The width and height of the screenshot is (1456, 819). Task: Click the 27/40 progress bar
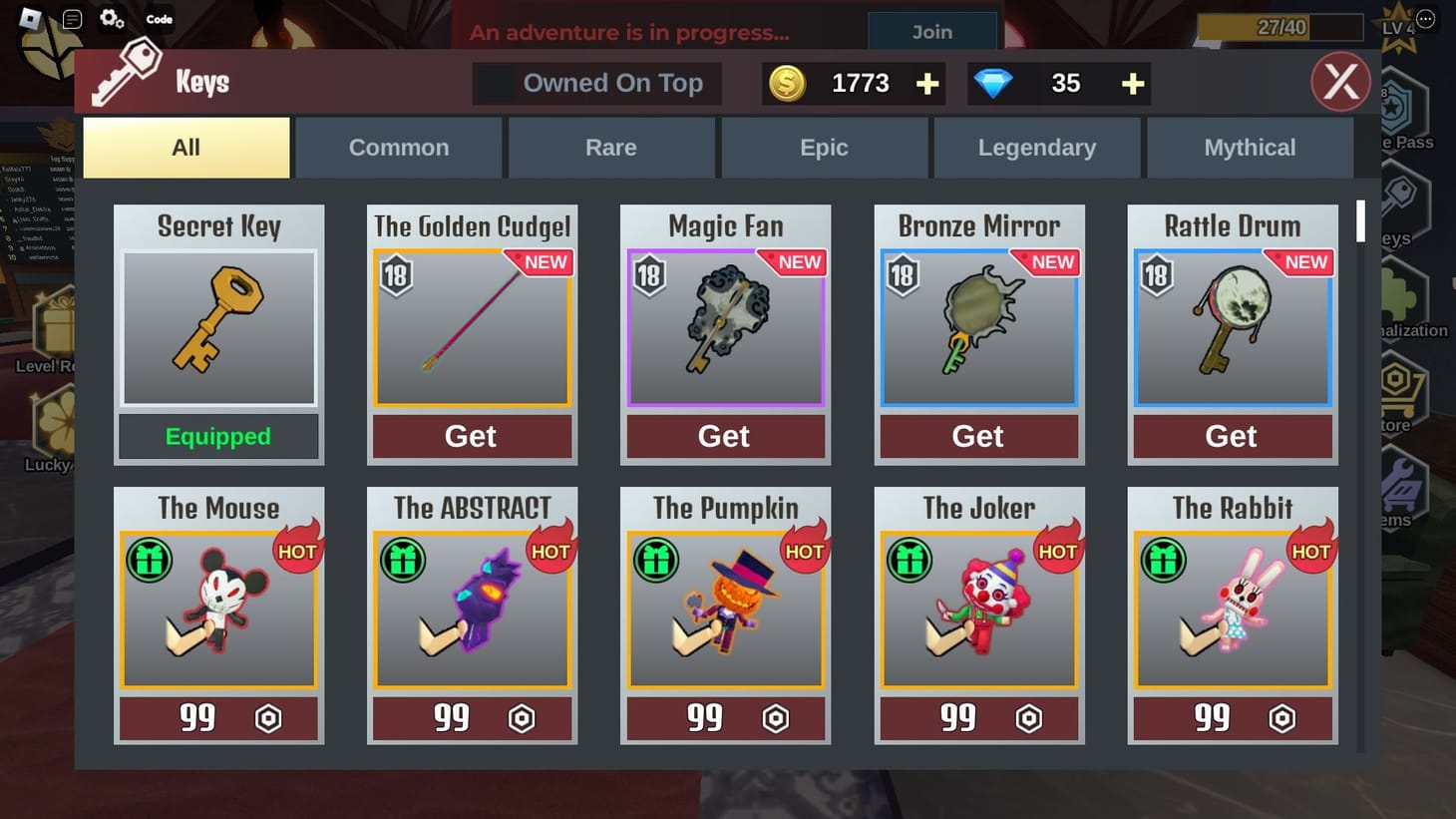click(x=1279, y=27)
